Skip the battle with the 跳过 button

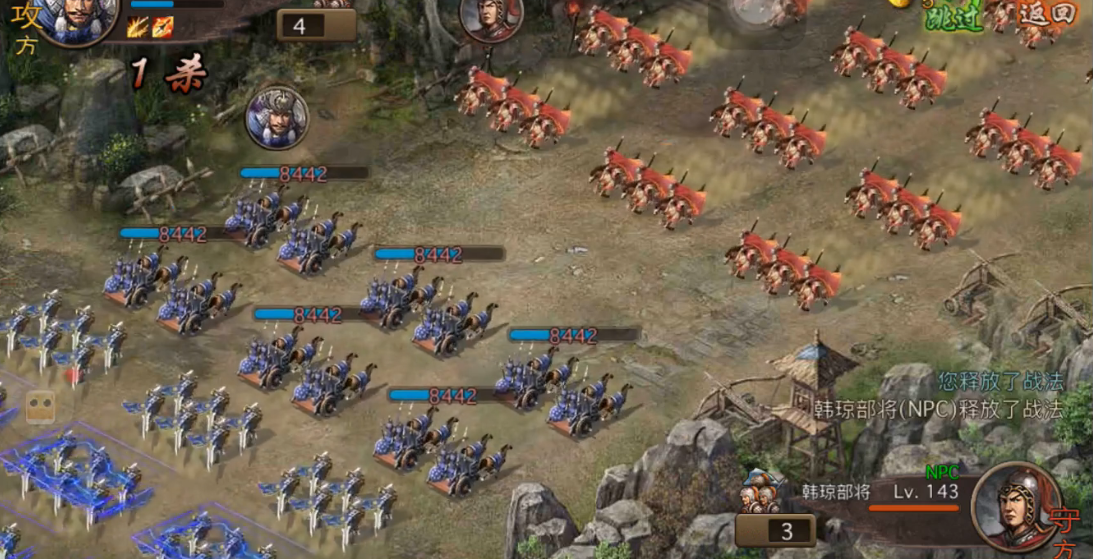tap(954, 17)
